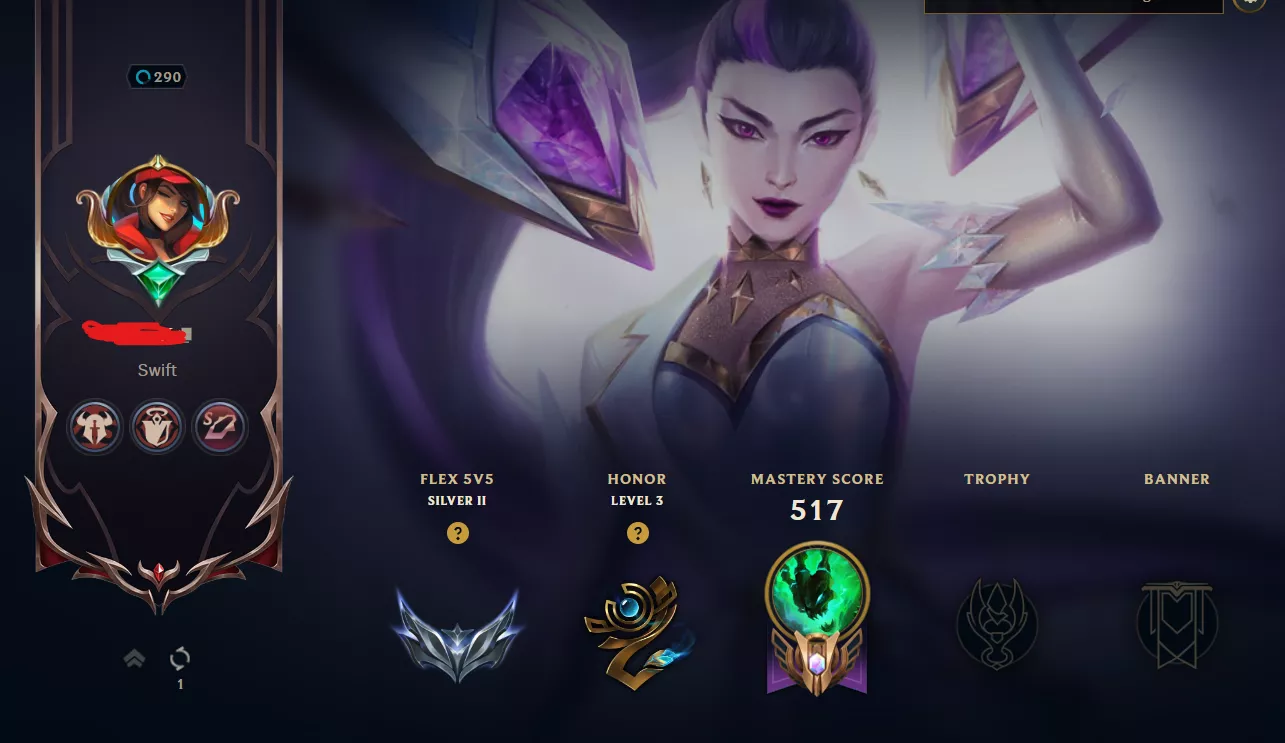Screen dimensions: 1285x743
Task: Show the Flex 5v5 rank help tooltip
Action: [x=457, y=533]
